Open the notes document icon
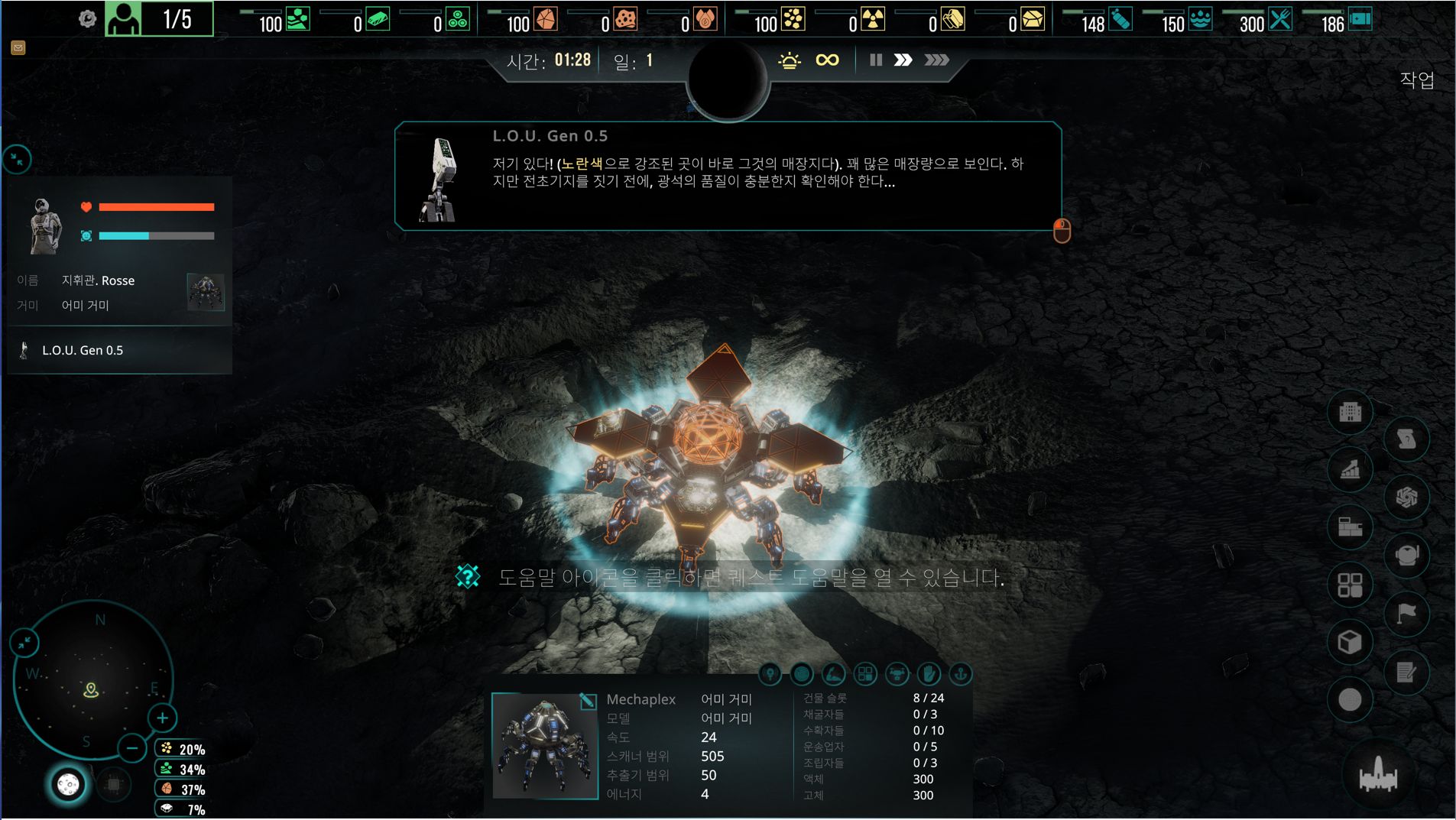 point(1406,673)
